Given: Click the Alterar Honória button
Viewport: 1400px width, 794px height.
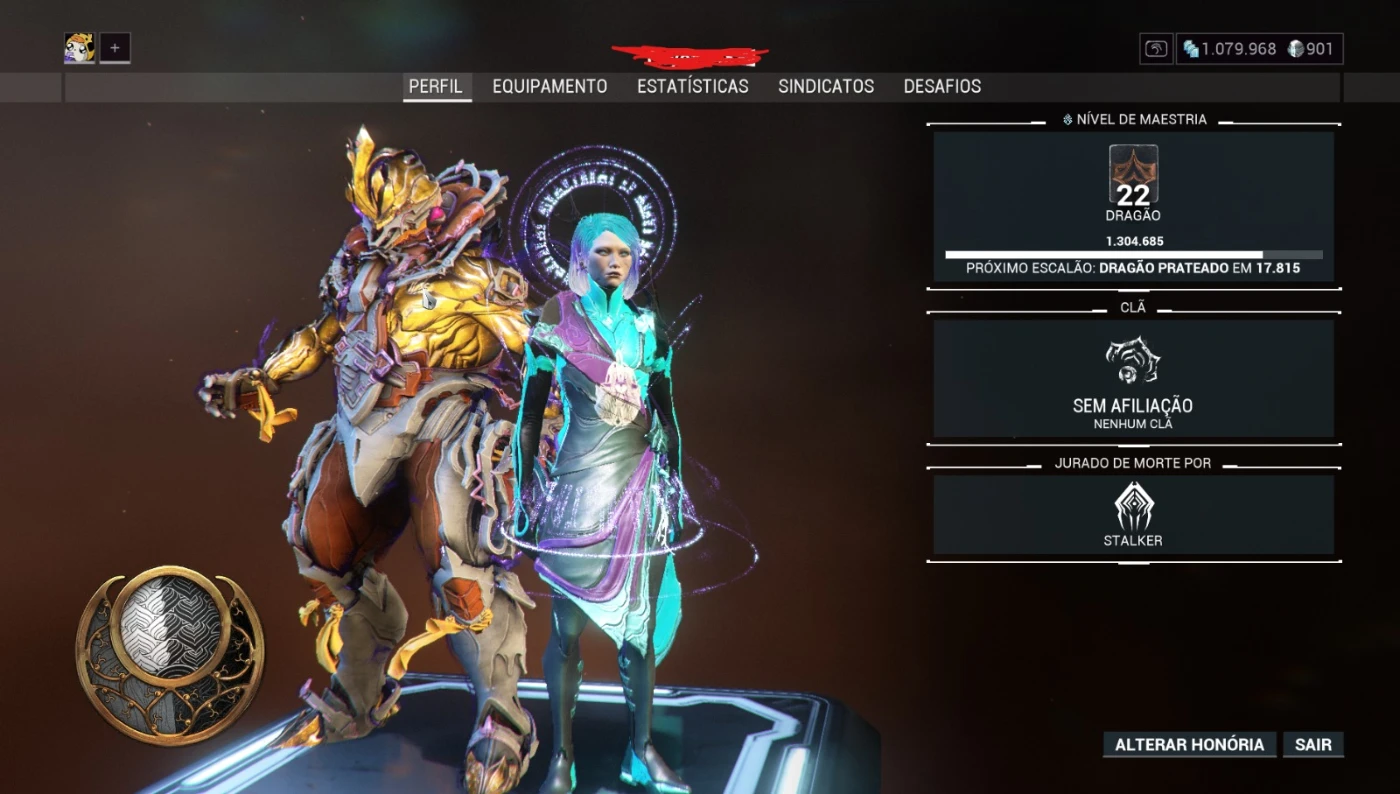Looking at the screenshot, I should (x=1189, y=745).
